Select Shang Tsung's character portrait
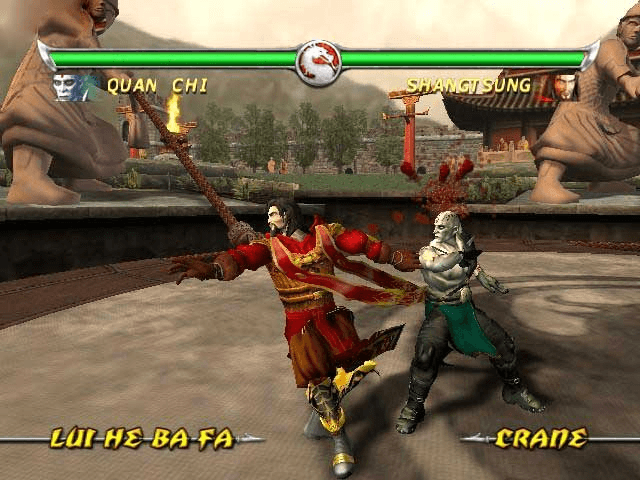The image size is (640, 480). pyautogui.click(x=565, y=86)
